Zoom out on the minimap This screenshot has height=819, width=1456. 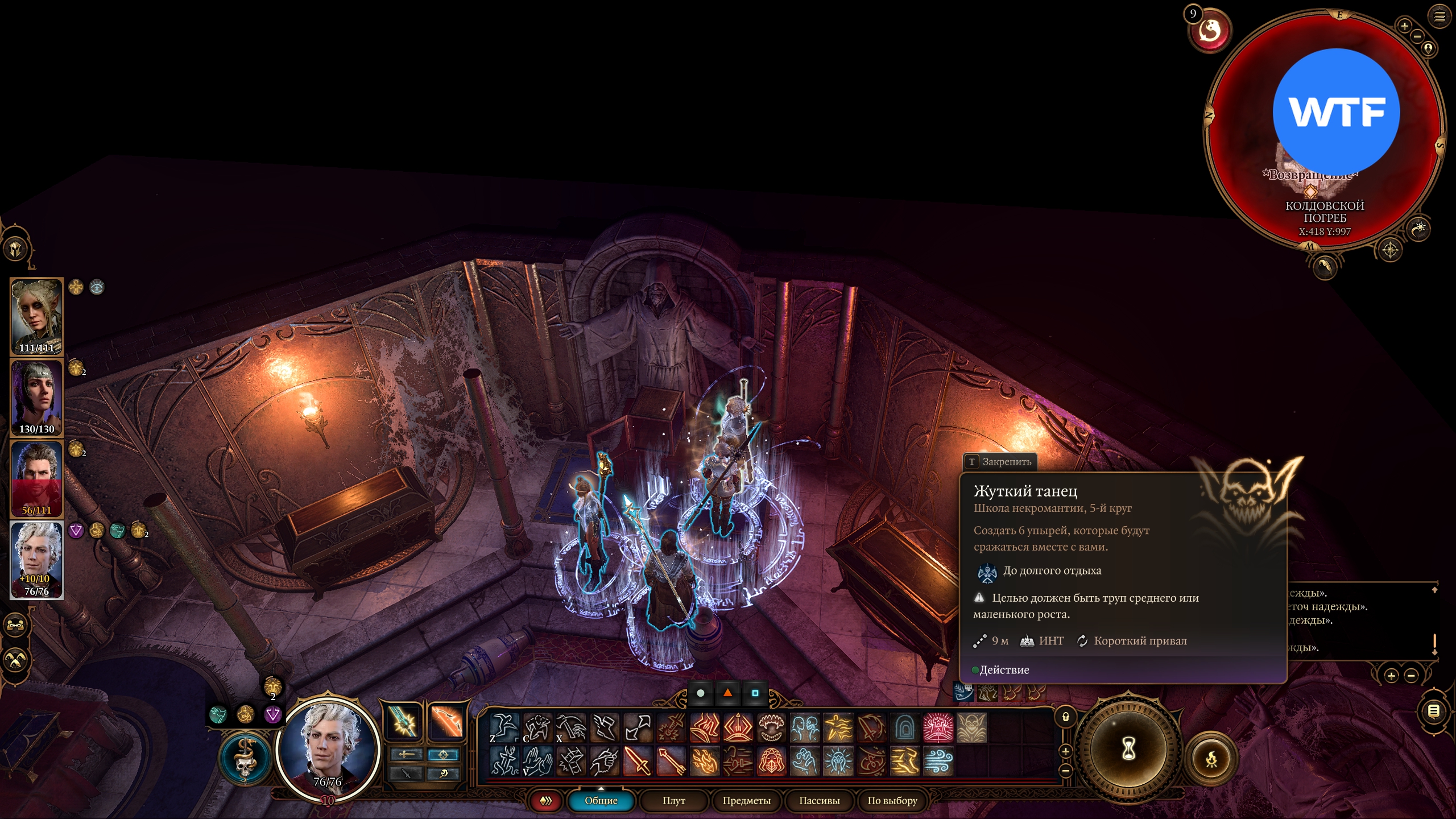[x=1417, y=36]
